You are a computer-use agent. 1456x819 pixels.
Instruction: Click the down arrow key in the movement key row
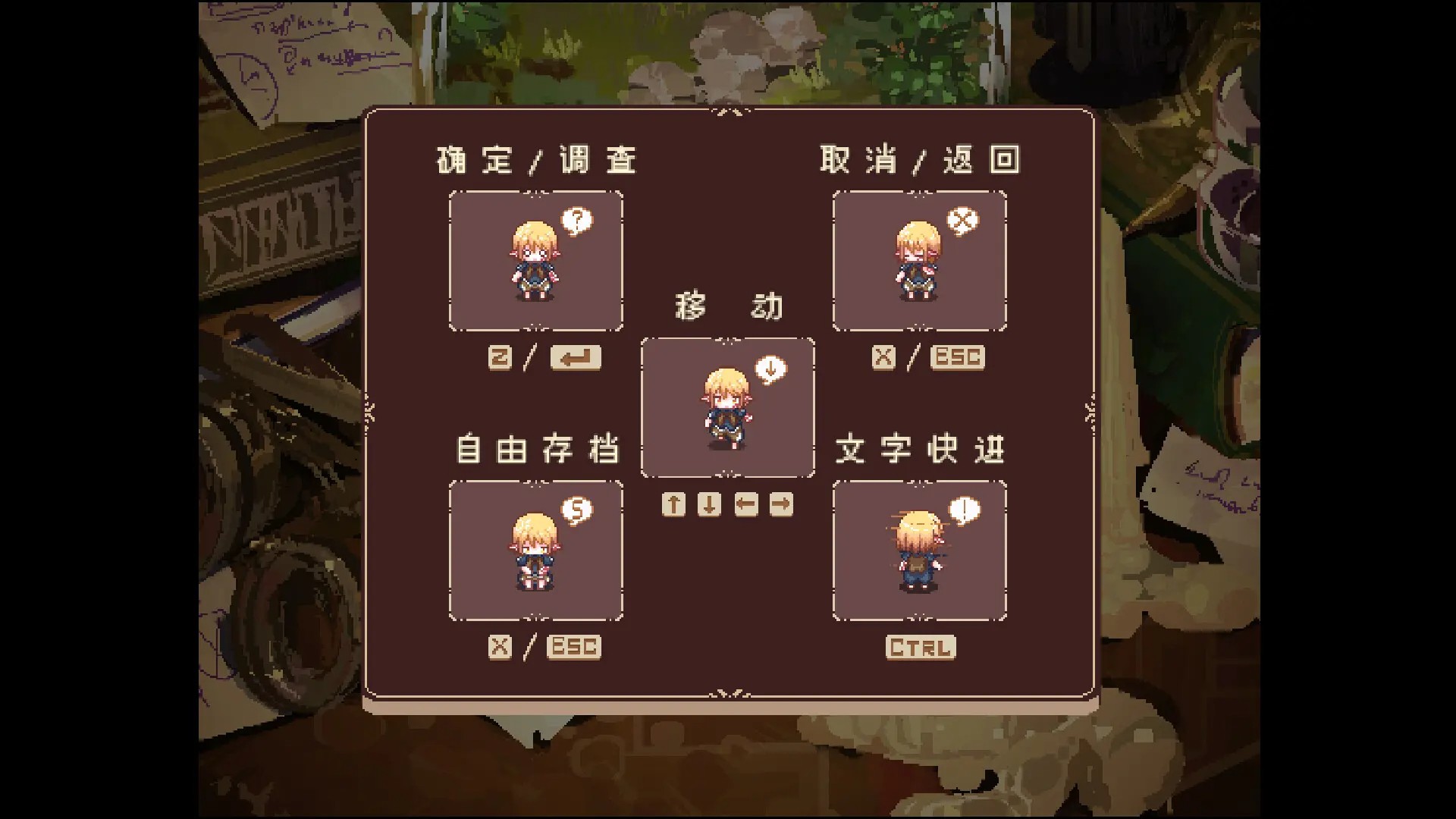tap(708, 504)
